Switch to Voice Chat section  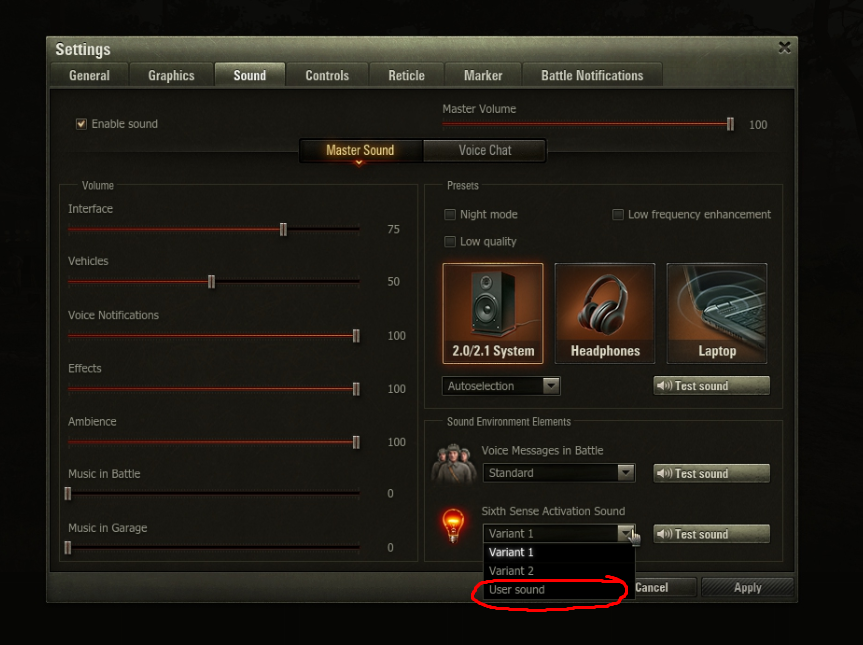[485, 150]
